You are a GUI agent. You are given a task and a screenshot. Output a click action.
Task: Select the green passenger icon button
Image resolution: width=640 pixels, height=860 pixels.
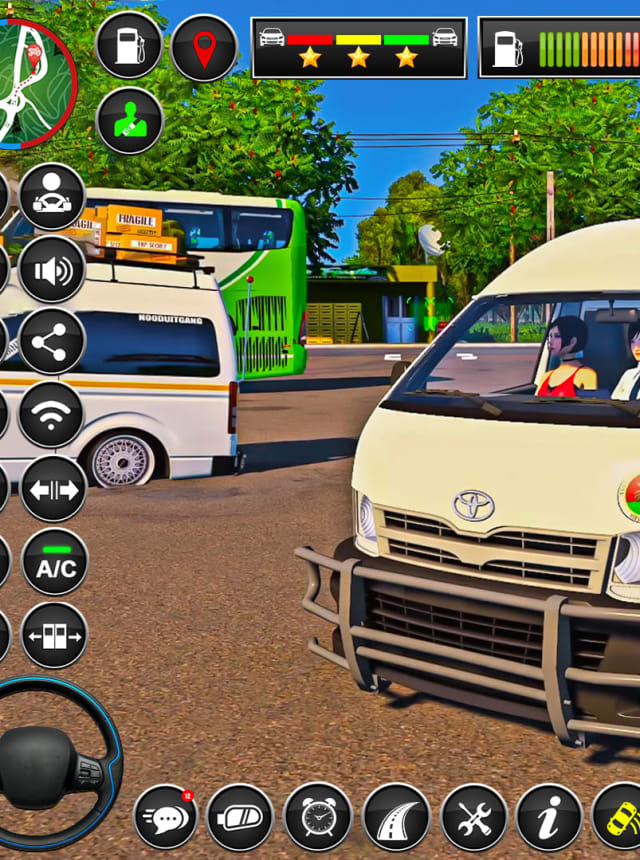click(129, 121)
